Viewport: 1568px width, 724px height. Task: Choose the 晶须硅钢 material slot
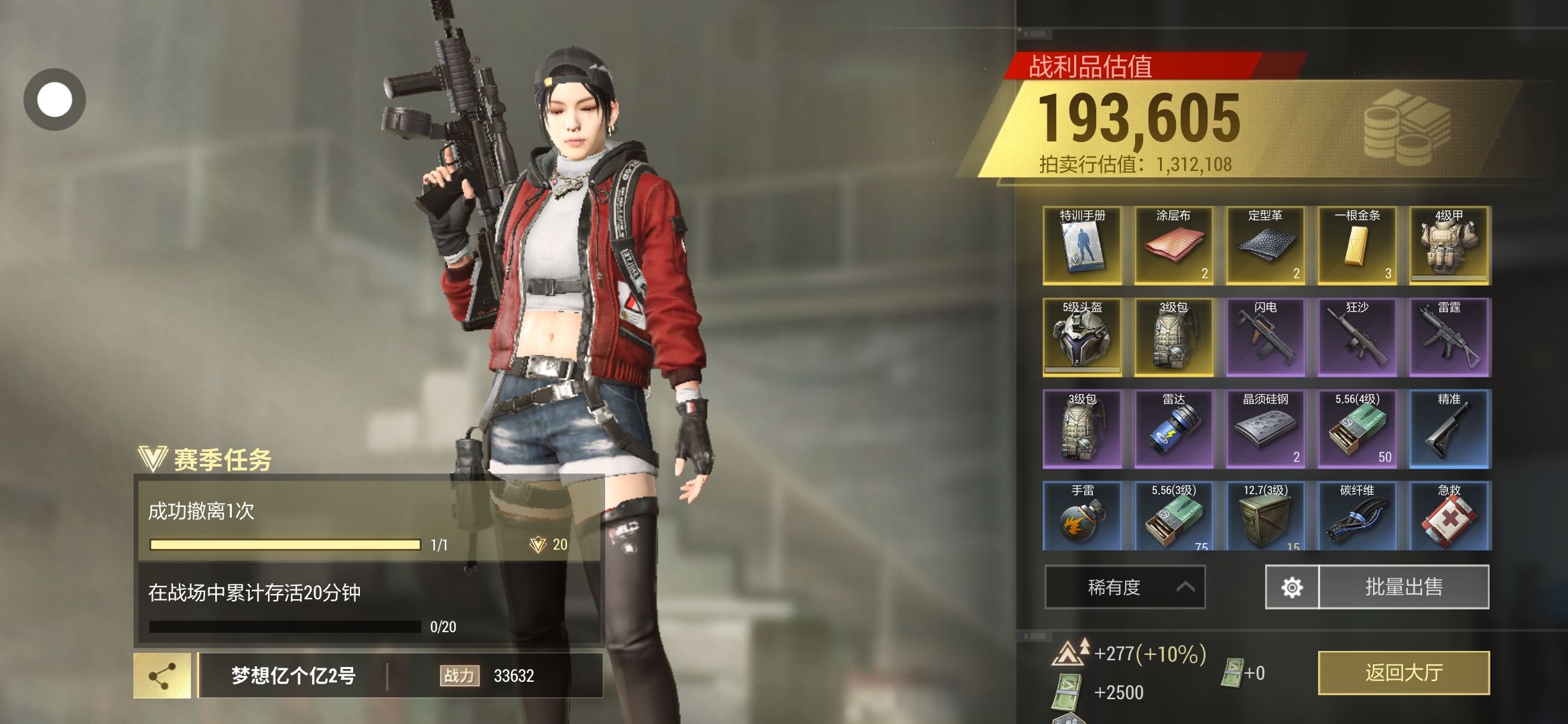click(x=1266, y=429)
